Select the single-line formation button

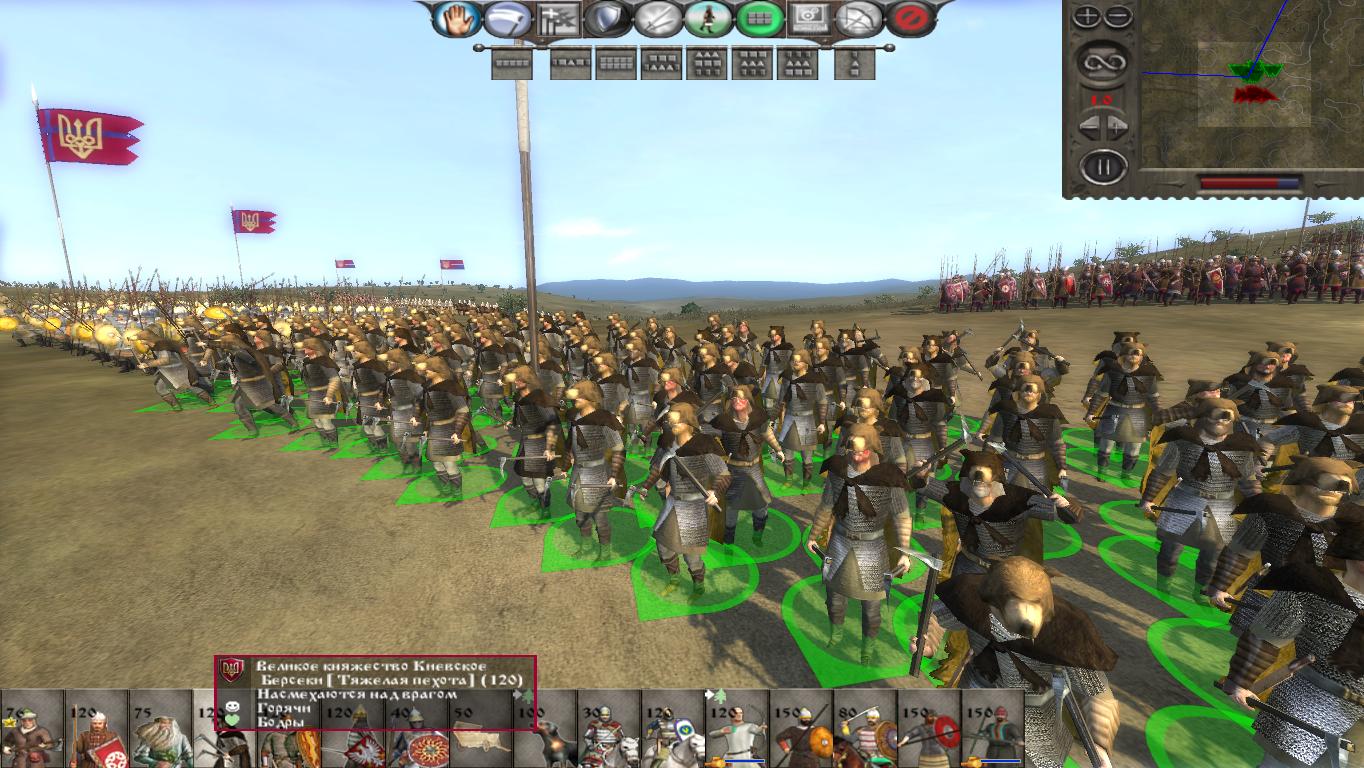[511, 63]
